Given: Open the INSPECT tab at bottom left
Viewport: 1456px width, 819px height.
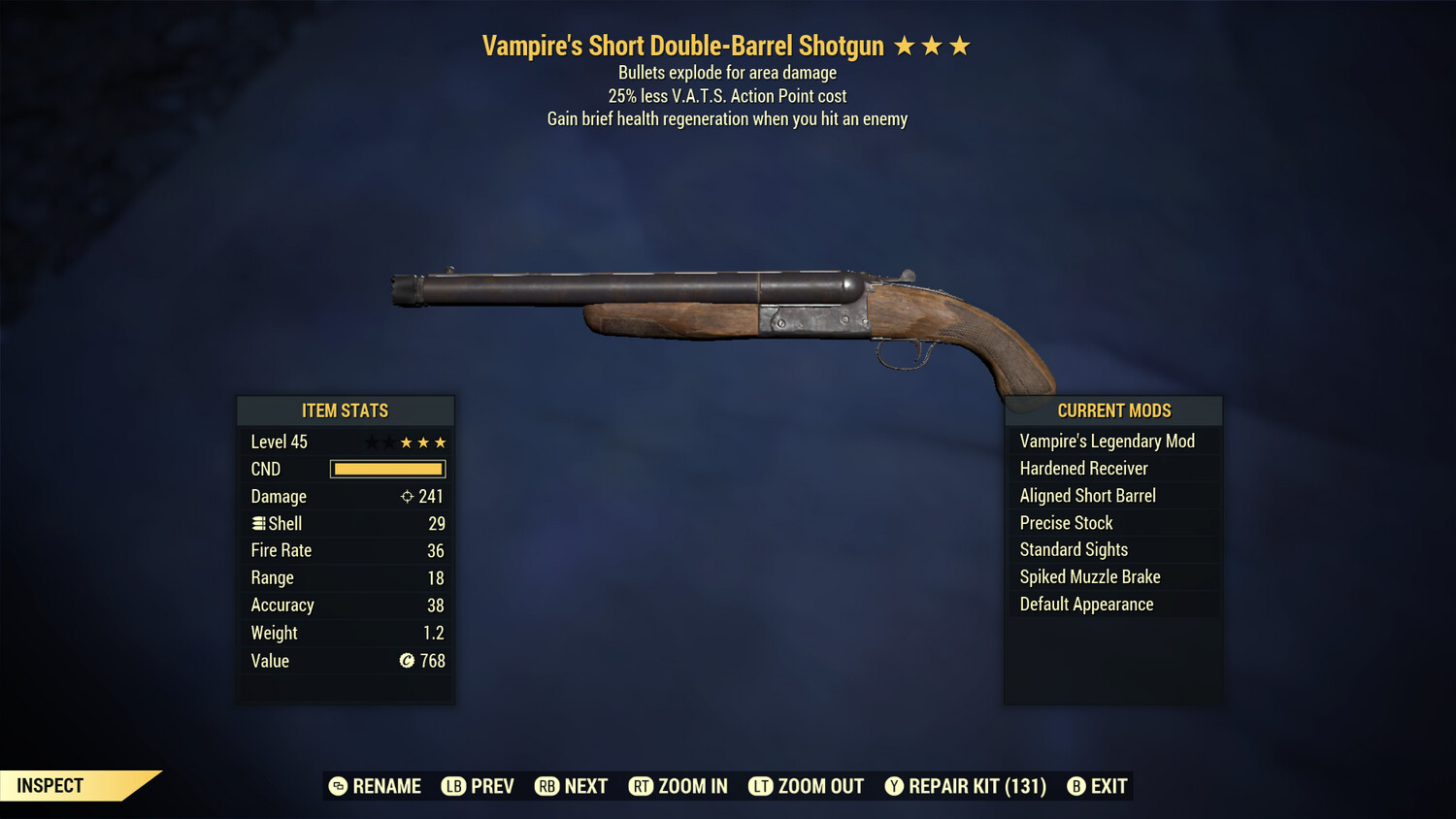Looking at the screenshot, I should 50,785.
